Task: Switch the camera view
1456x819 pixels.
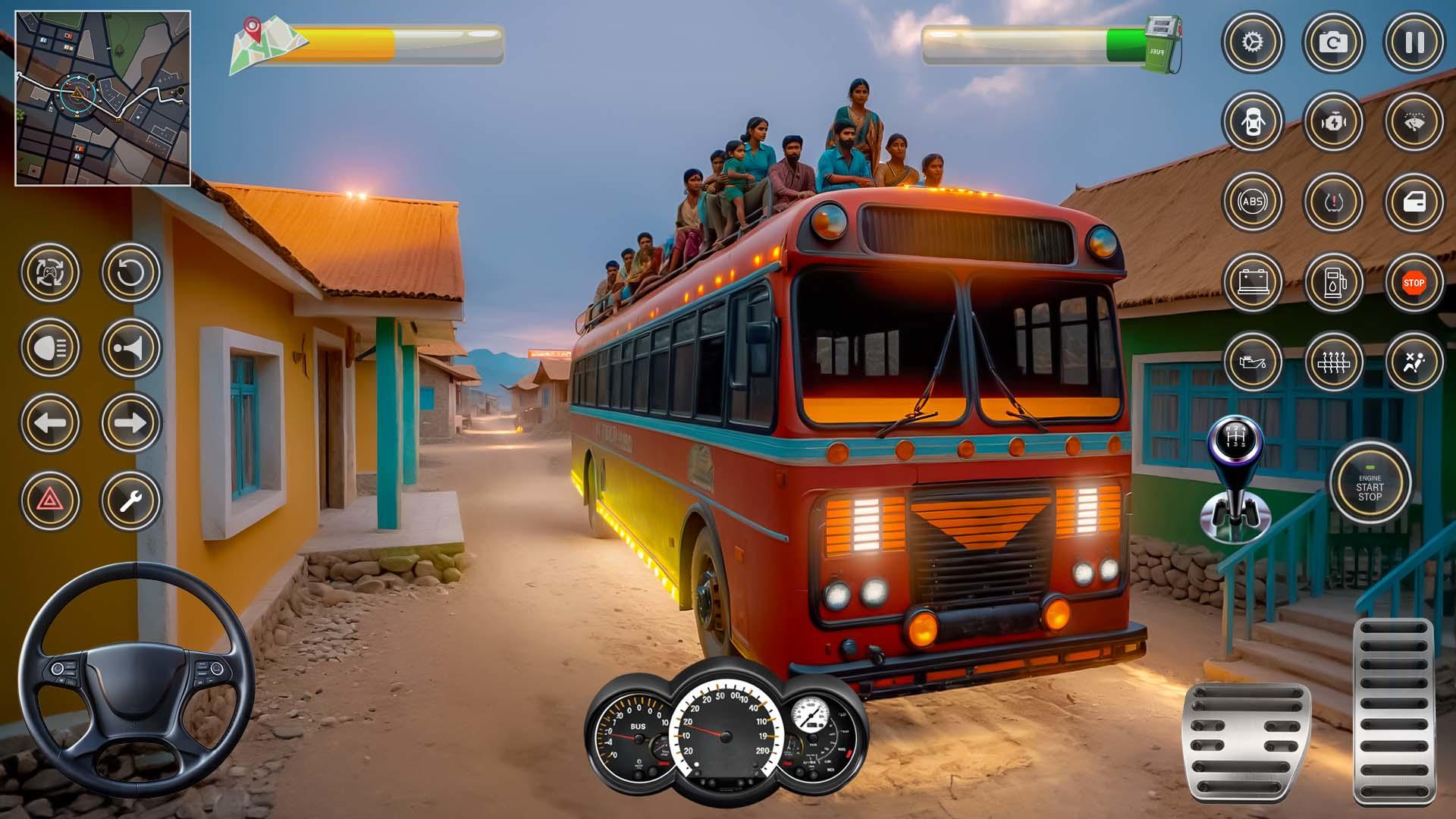Action: click(x=1333, y=42)
